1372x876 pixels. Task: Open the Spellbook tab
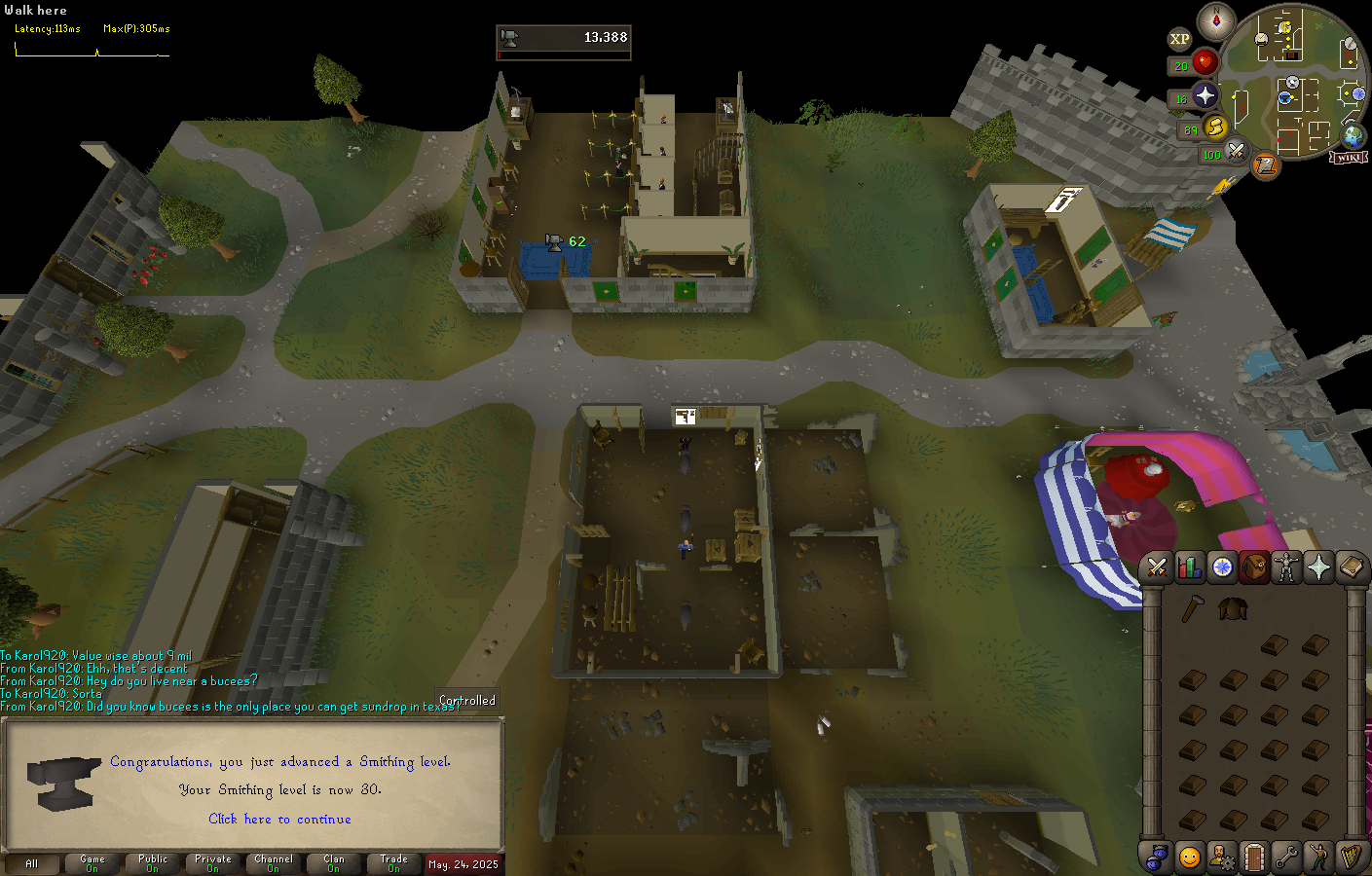coord(1351,566)
